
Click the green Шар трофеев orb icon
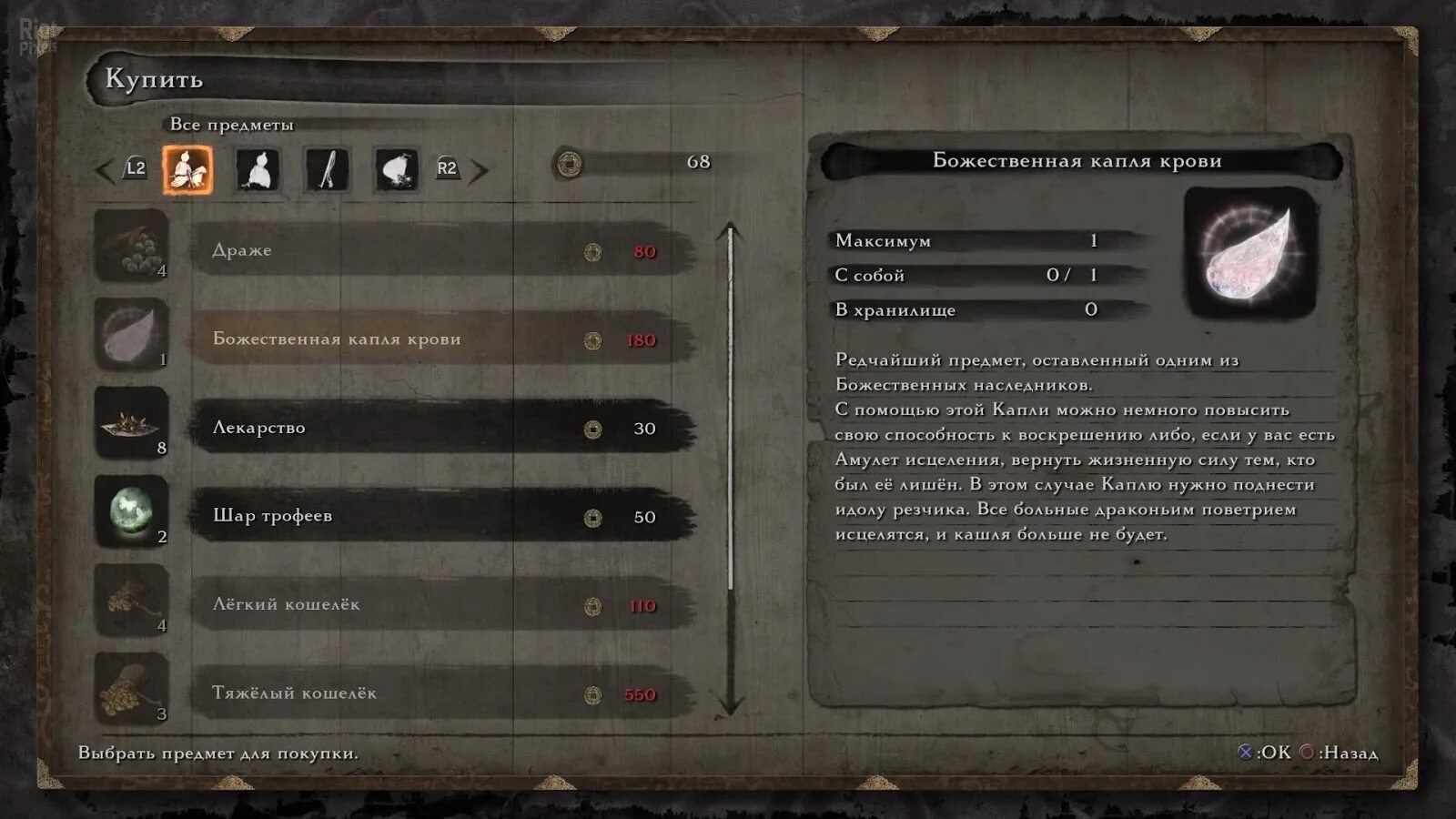click(x=132, y=511)
